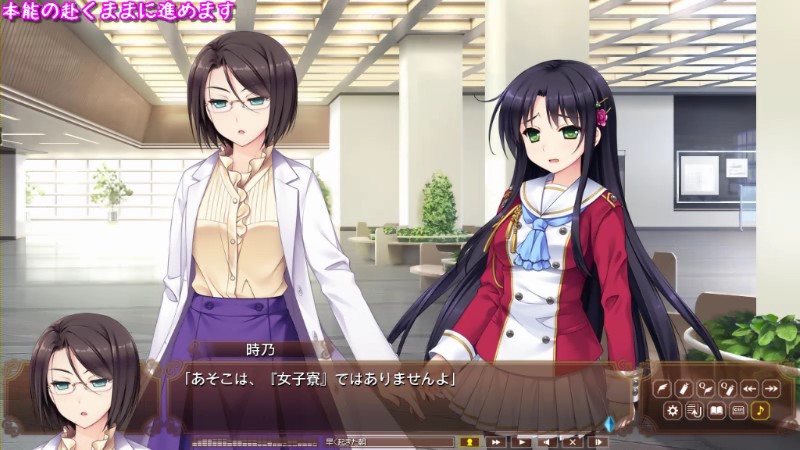This screenshot has height=450, width=800.
Task: Click the X button on bottom bar
Action: (573, 441)
